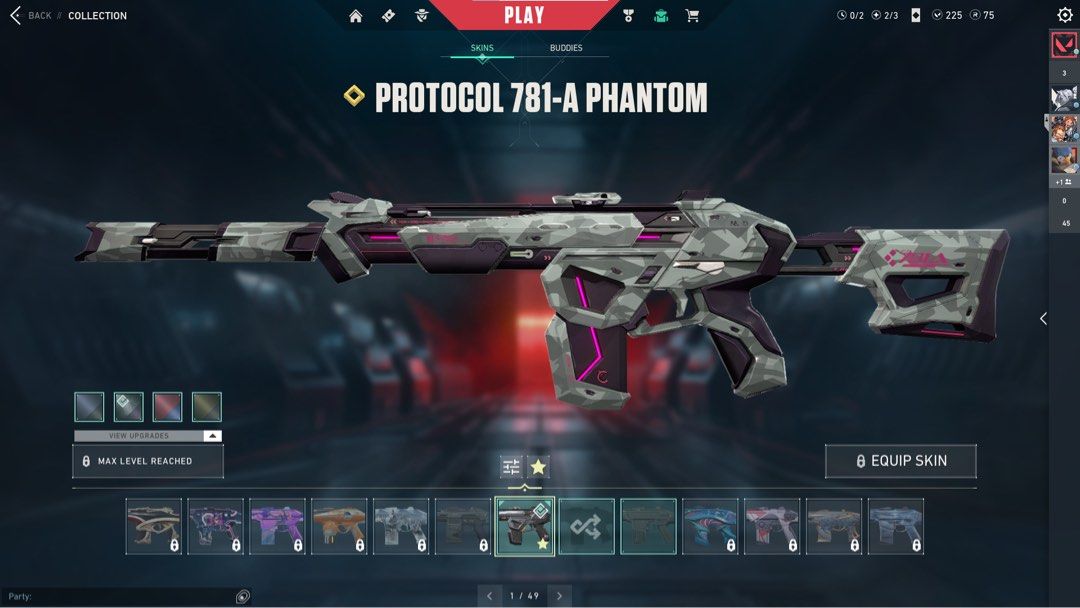The width and height of the screenshot is (1080, 608).
Task: Pick the purple Phantom skin thumbnail
Action: click(x=277, y=527)
